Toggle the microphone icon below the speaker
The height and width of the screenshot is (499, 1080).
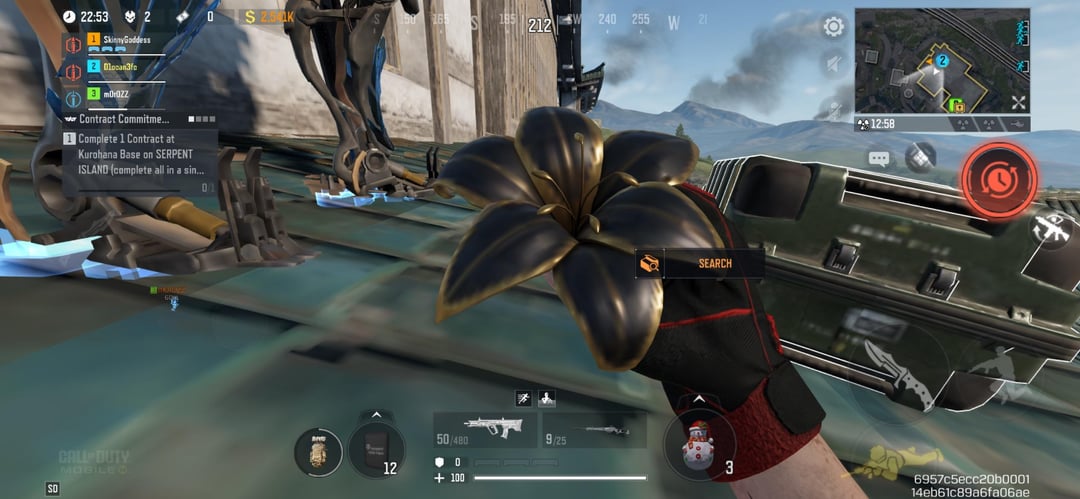(832, 106)
